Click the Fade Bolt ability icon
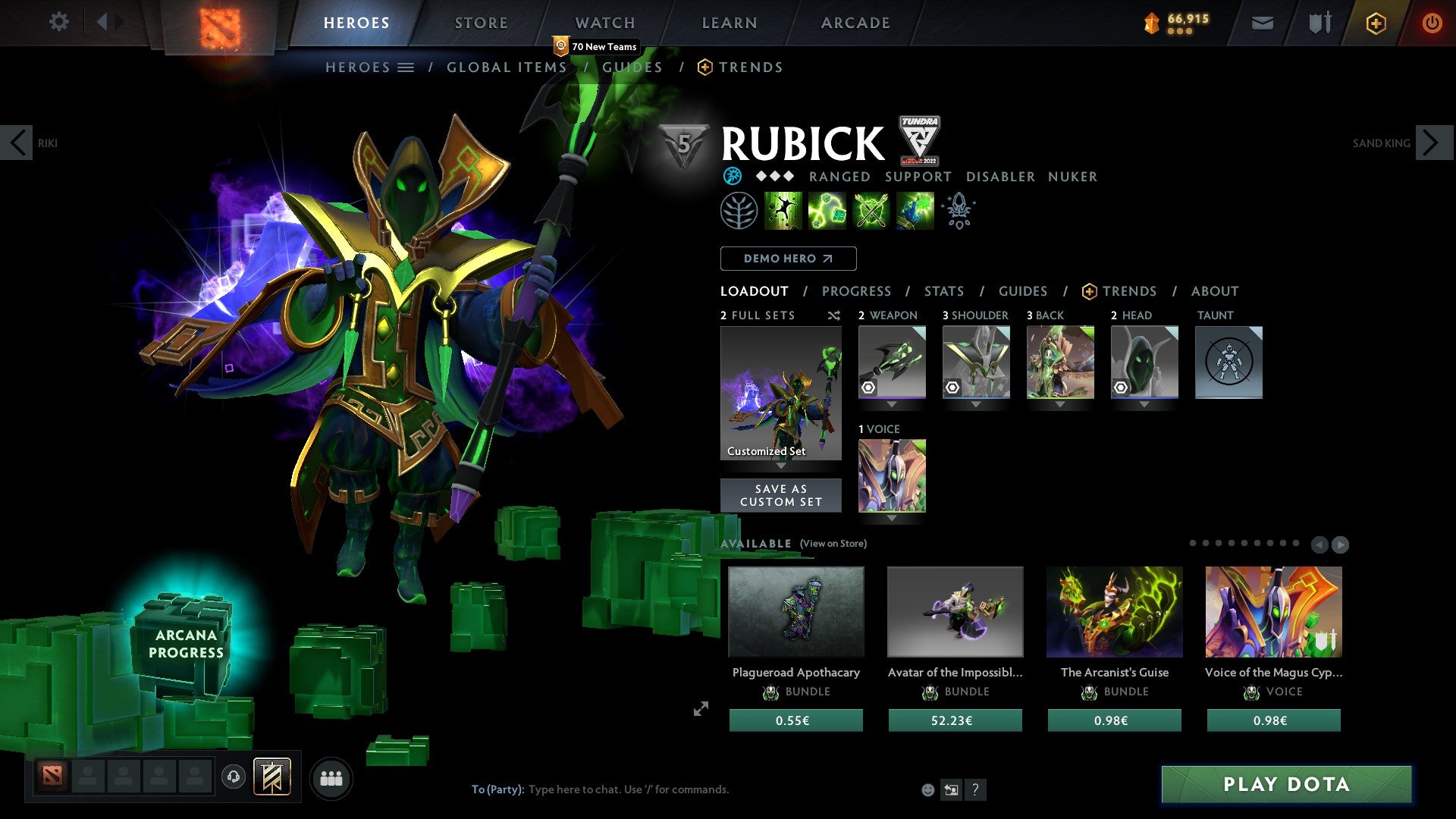The width and height of the screenshot is (1456, 819). (x=827, y=211)
